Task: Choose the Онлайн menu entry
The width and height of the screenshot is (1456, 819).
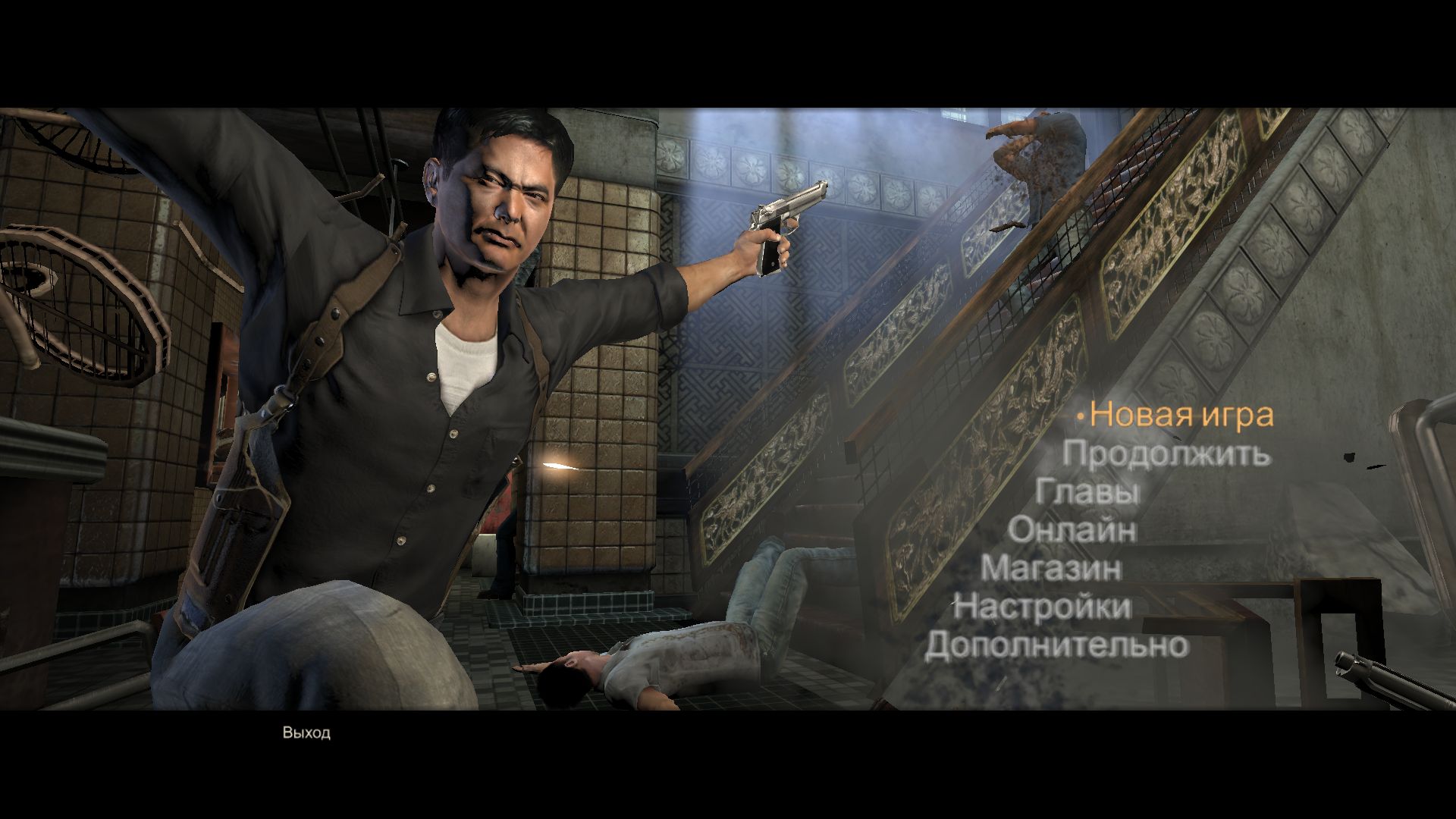Action: point(1072,529)
